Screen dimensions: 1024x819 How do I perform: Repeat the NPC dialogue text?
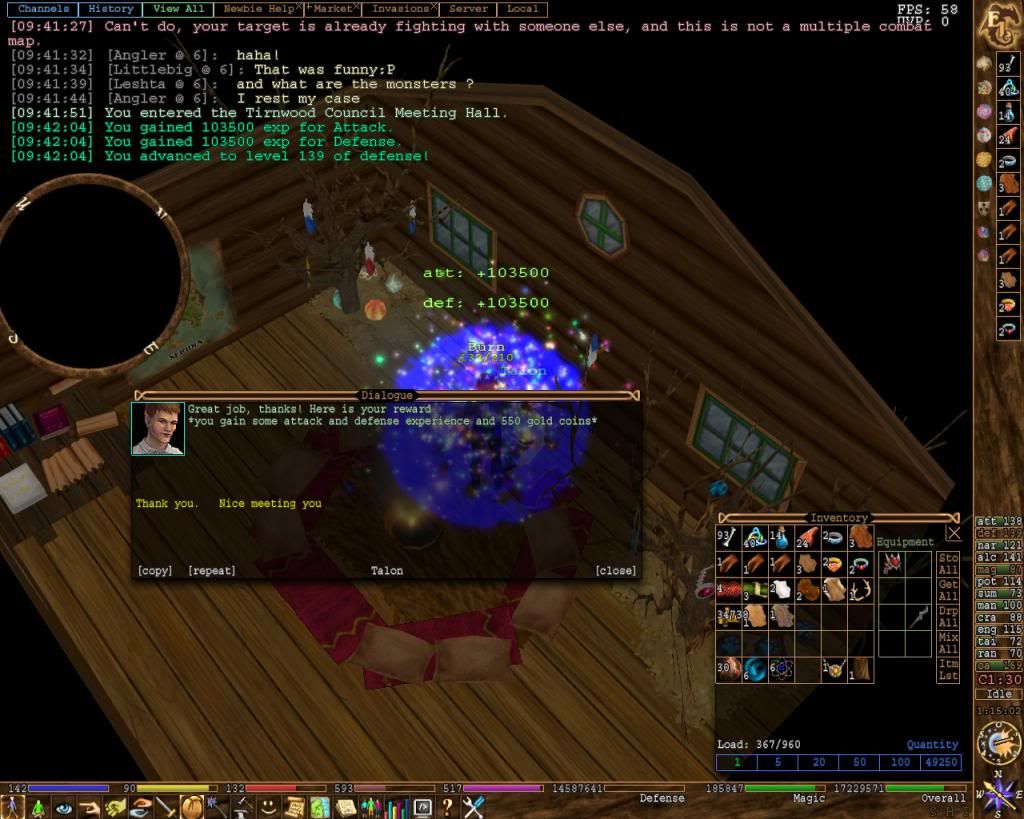(212, 571)
